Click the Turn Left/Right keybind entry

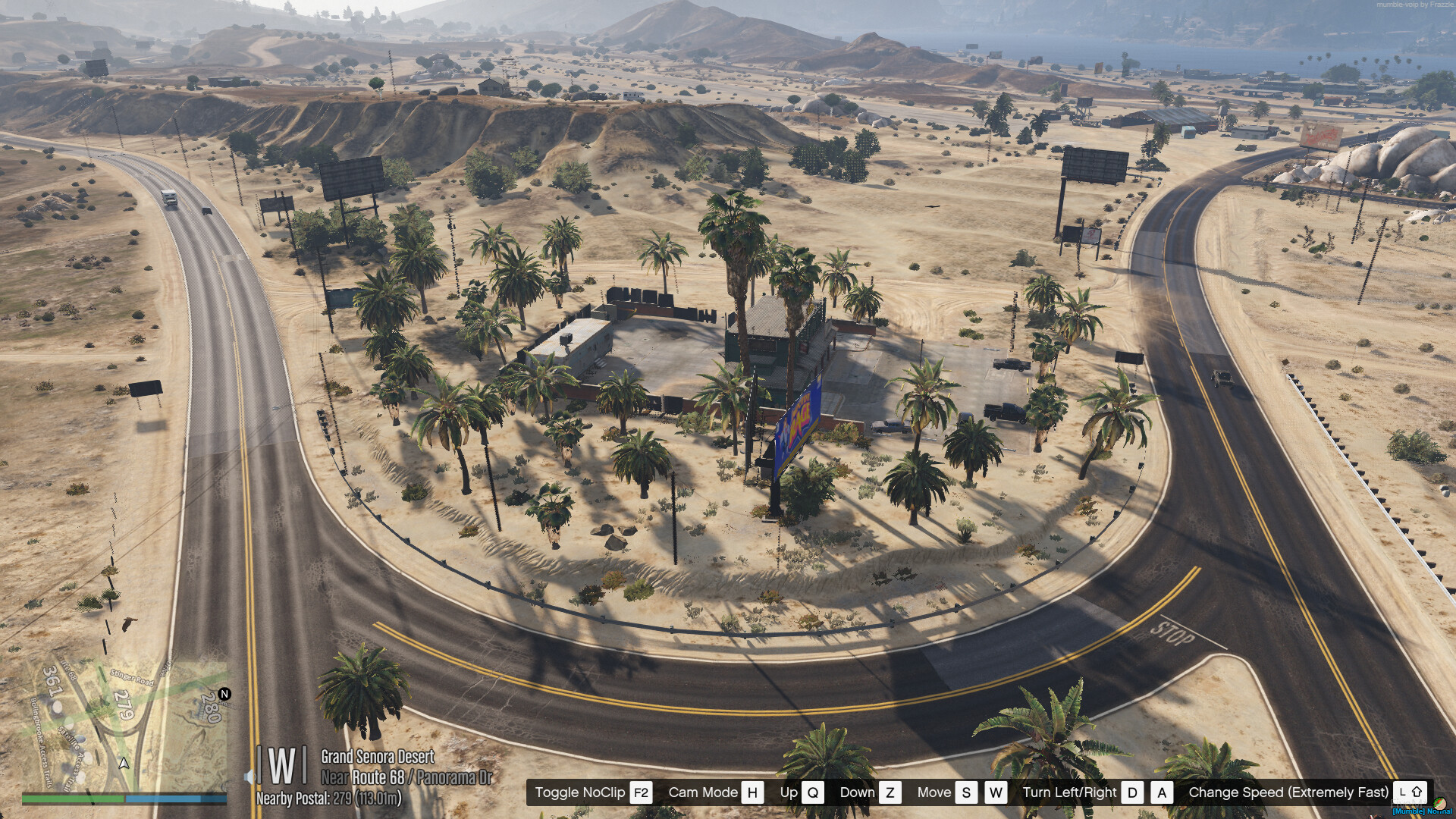(1071, 792)
